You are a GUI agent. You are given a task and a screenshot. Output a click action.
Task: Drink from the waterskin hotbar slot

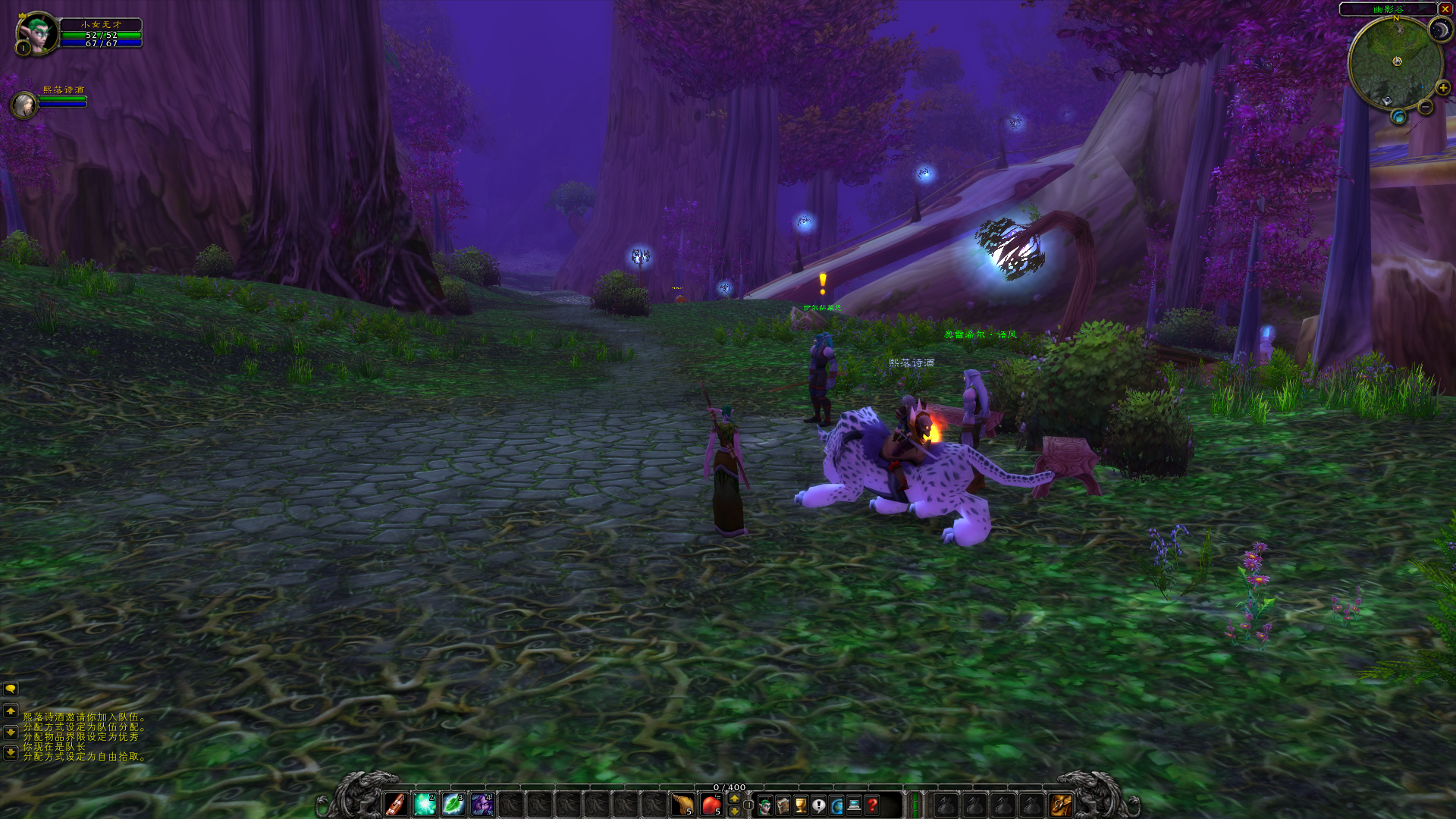pyautogui.click(x=682, y=804)
